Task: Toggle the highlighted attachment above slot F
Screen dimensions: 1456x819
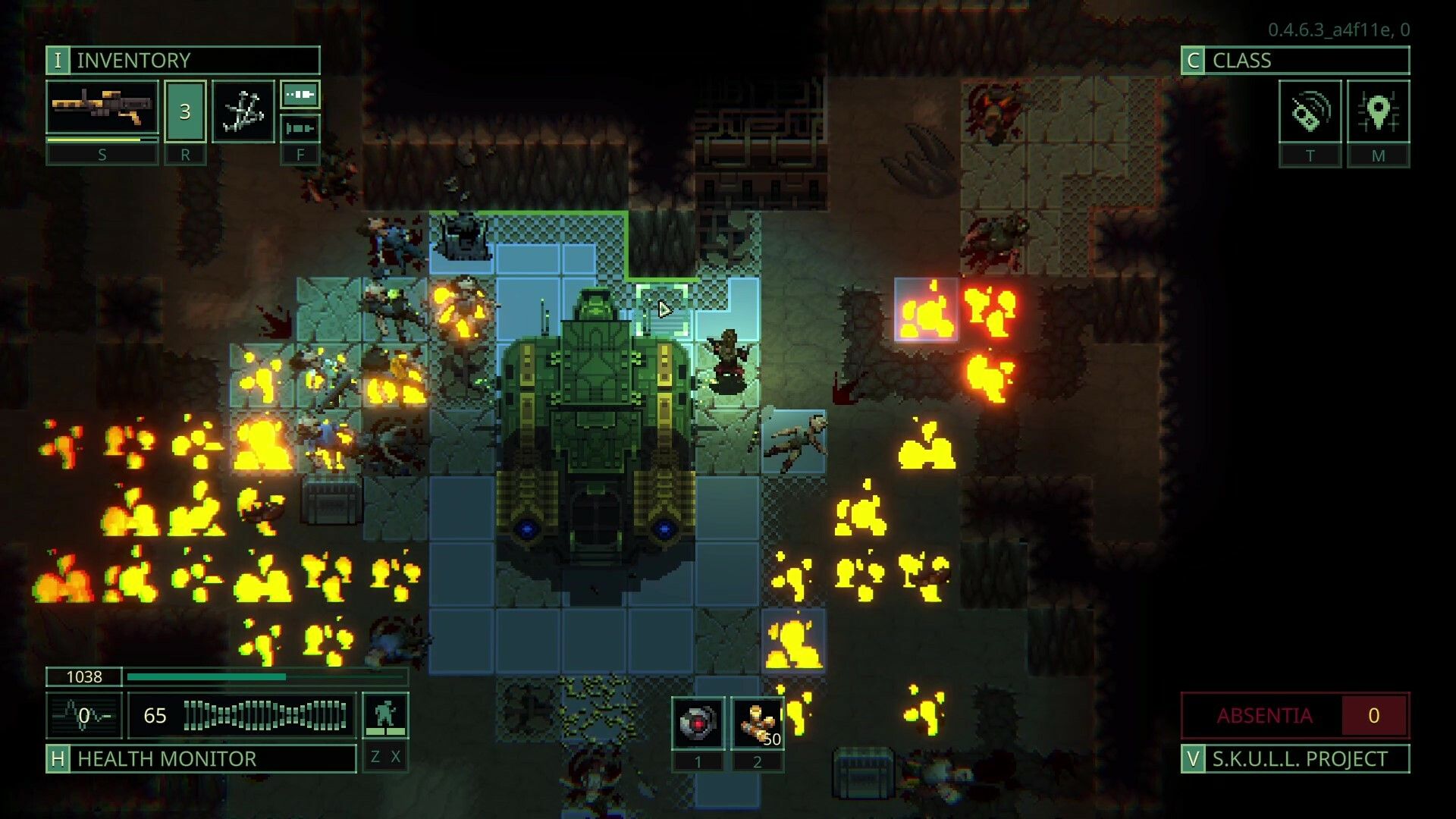Action: tap(300, 95)
